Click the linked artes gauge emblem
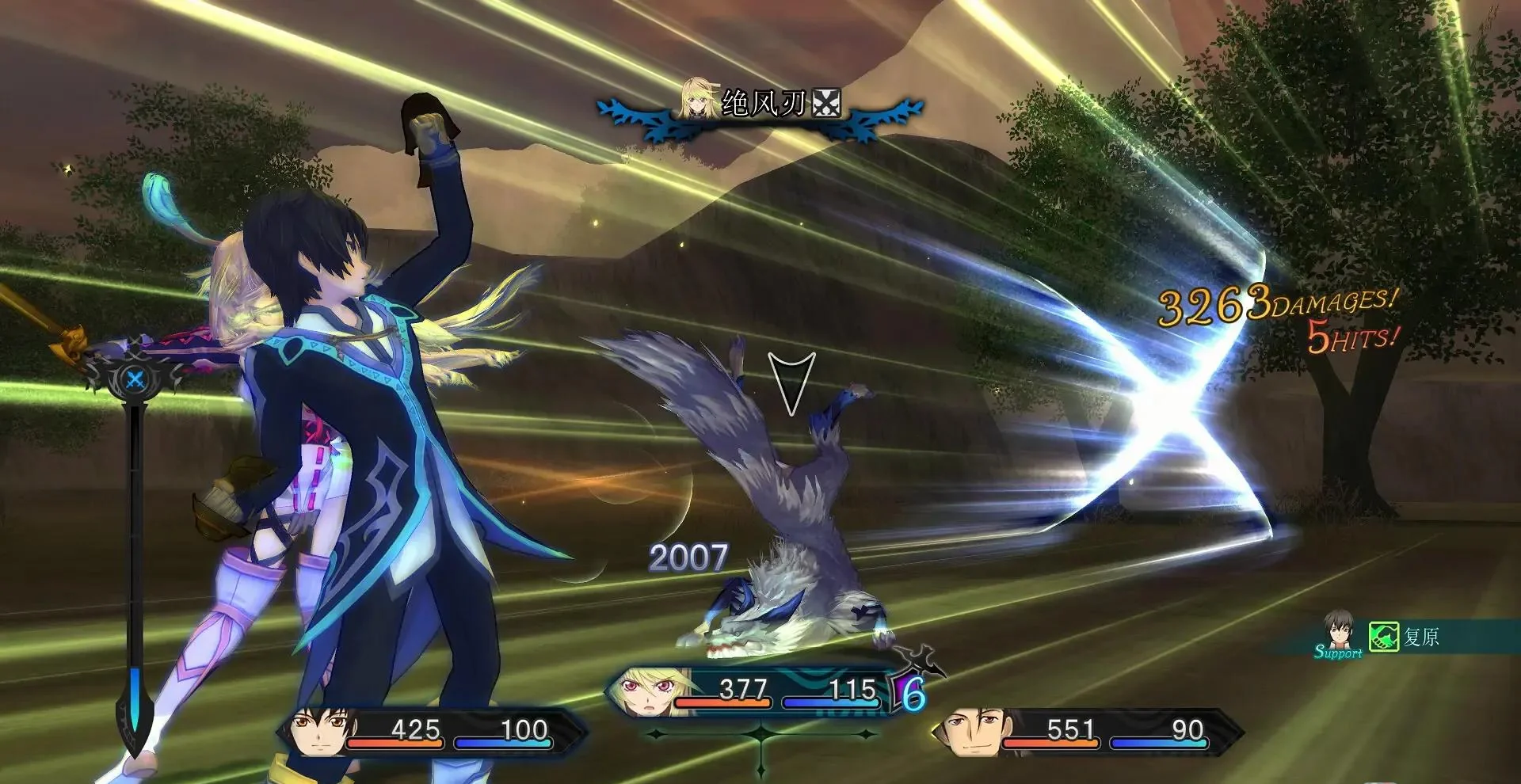This screenshot has height=784, width=1521. pyautogui.click(x=135, y=380)
